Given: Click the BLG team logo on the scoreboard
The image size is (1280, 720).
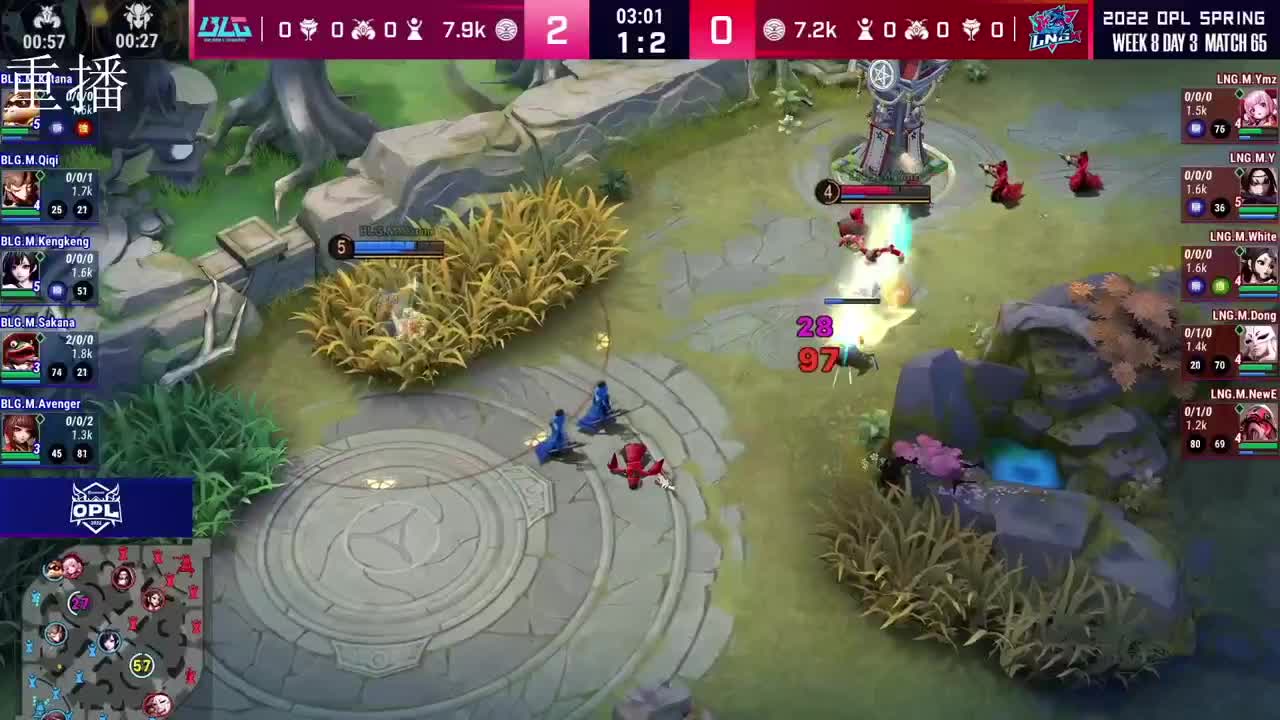Looking at the screenshot, I should click(225, 29).
